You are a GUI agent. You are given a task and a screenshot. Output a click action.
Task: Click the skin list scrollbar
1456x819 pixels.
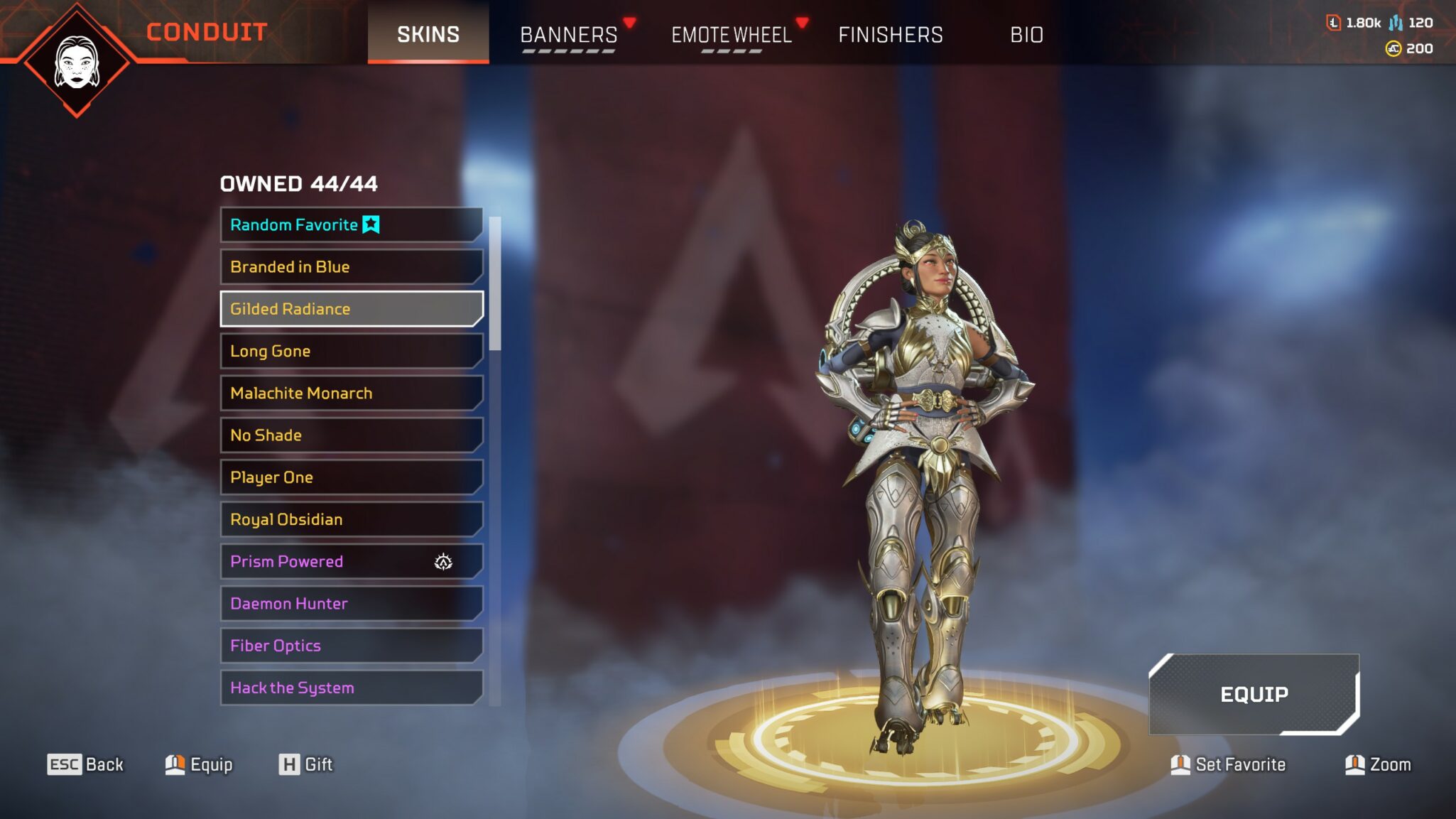(495, 284)
